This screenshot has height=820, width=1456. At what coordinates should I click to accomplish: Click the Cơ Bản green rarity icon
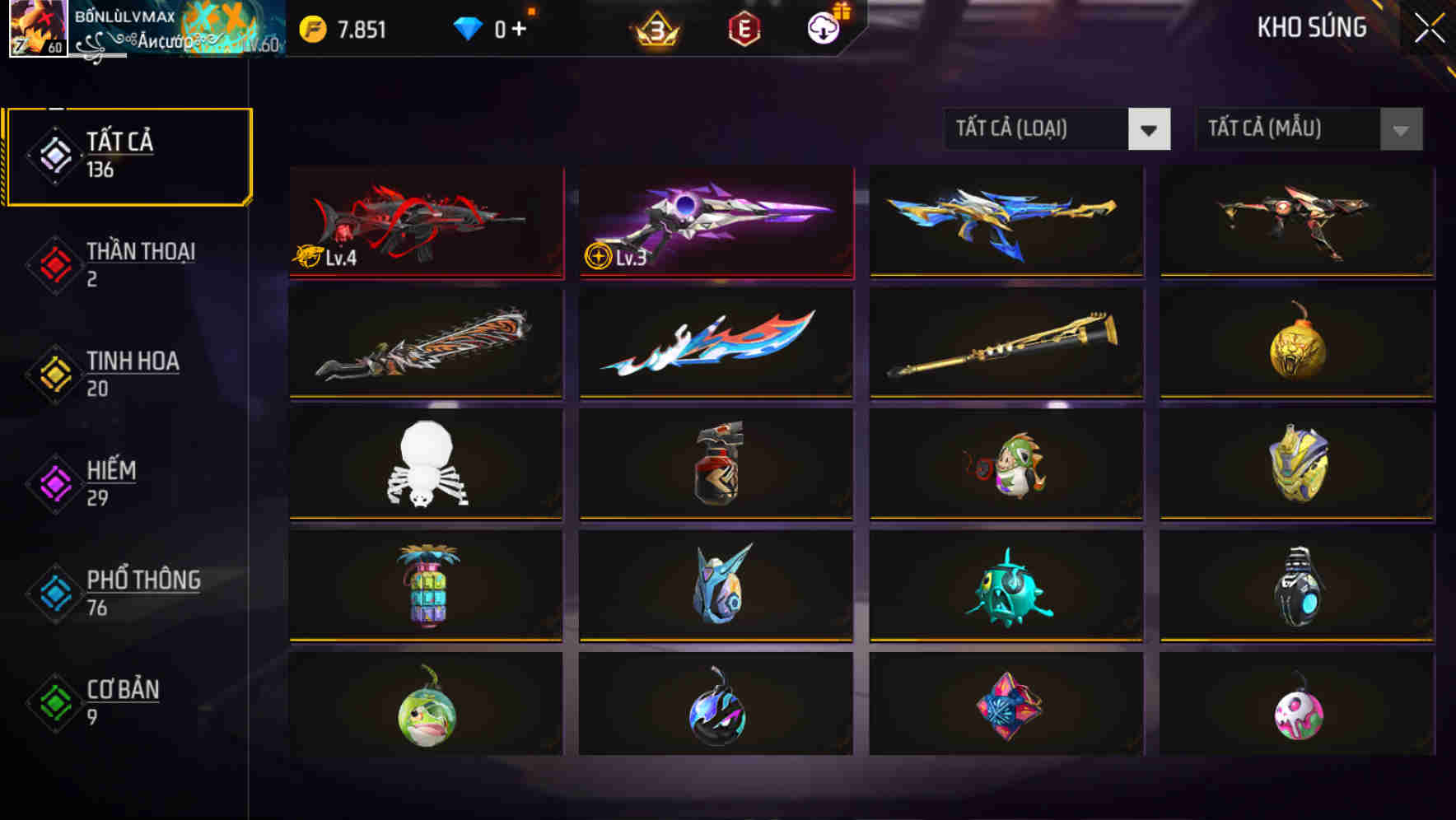pos(54,701)
